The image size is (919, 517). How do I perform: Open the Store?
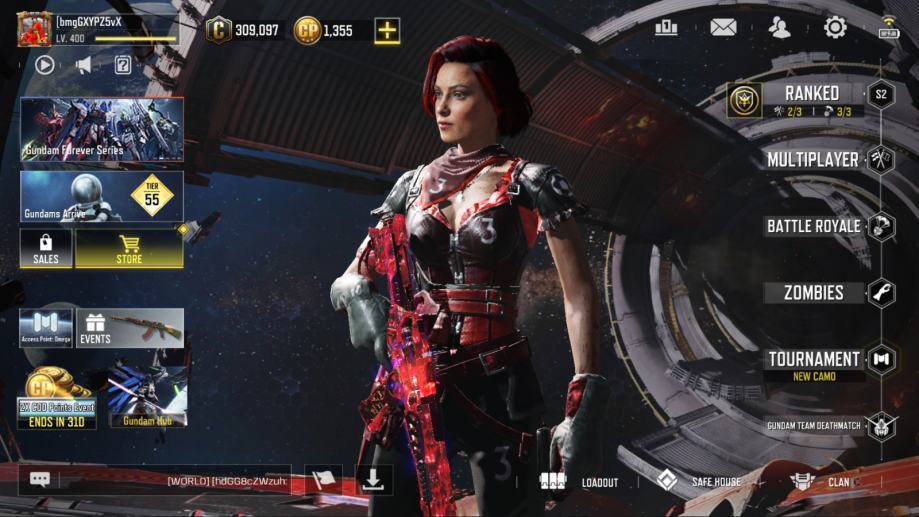pos(129,249)
